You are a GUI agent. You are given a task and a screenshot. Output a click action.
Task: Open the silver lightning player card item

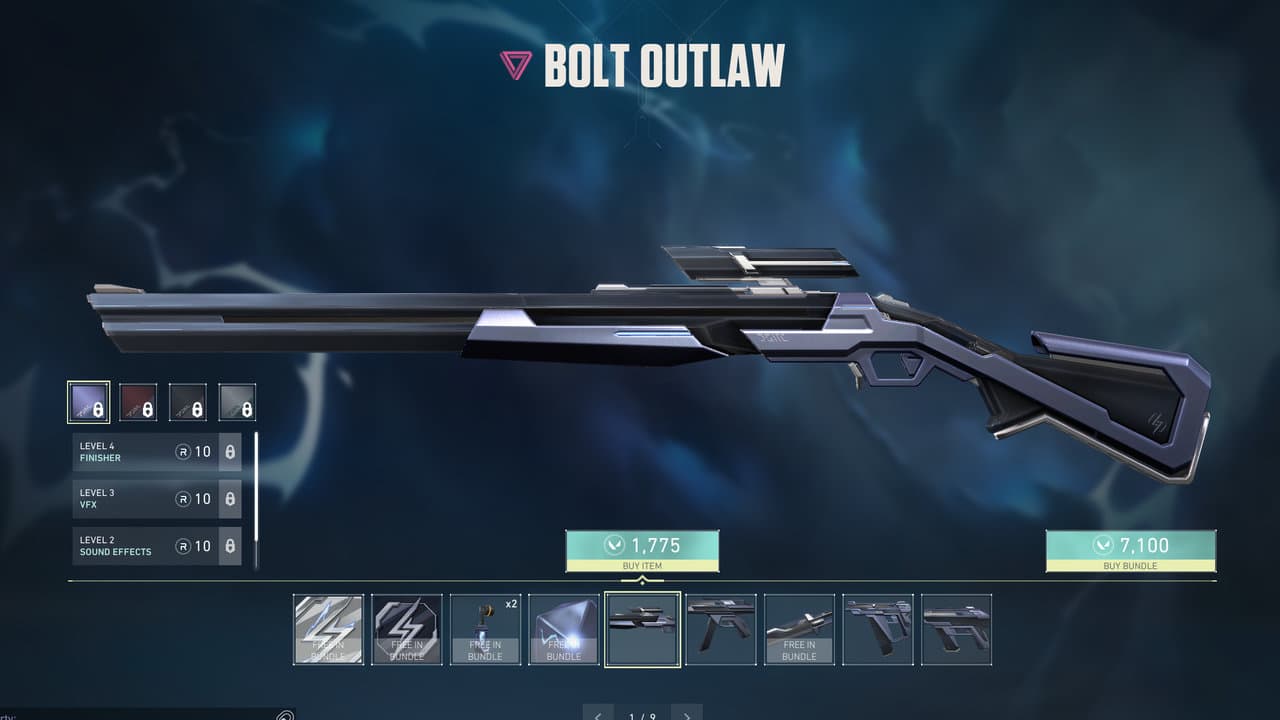(x=328, y=628)
